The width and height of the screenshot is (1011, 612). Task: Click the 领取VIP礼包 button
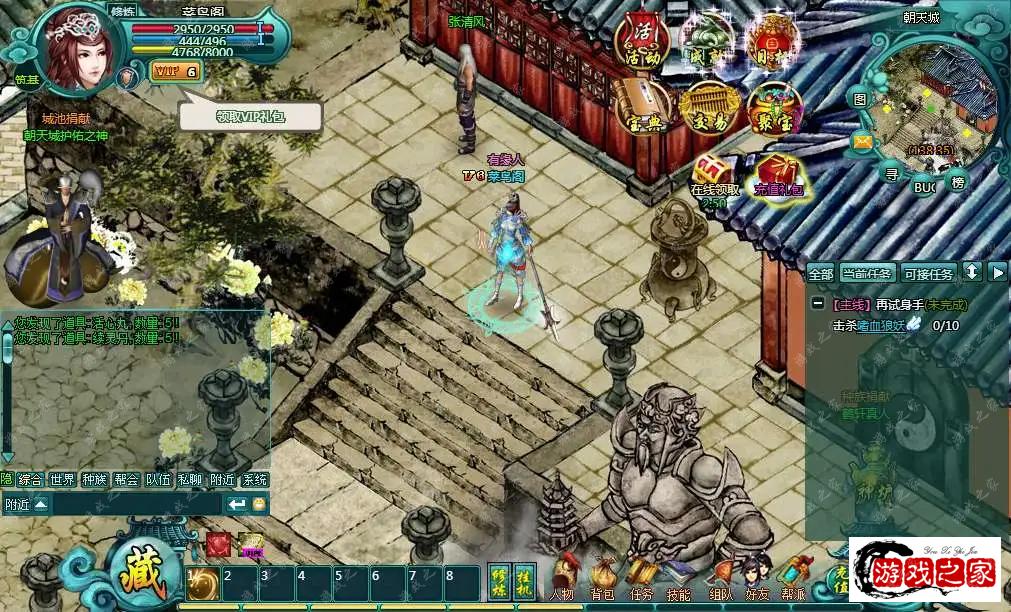(251, 116)
